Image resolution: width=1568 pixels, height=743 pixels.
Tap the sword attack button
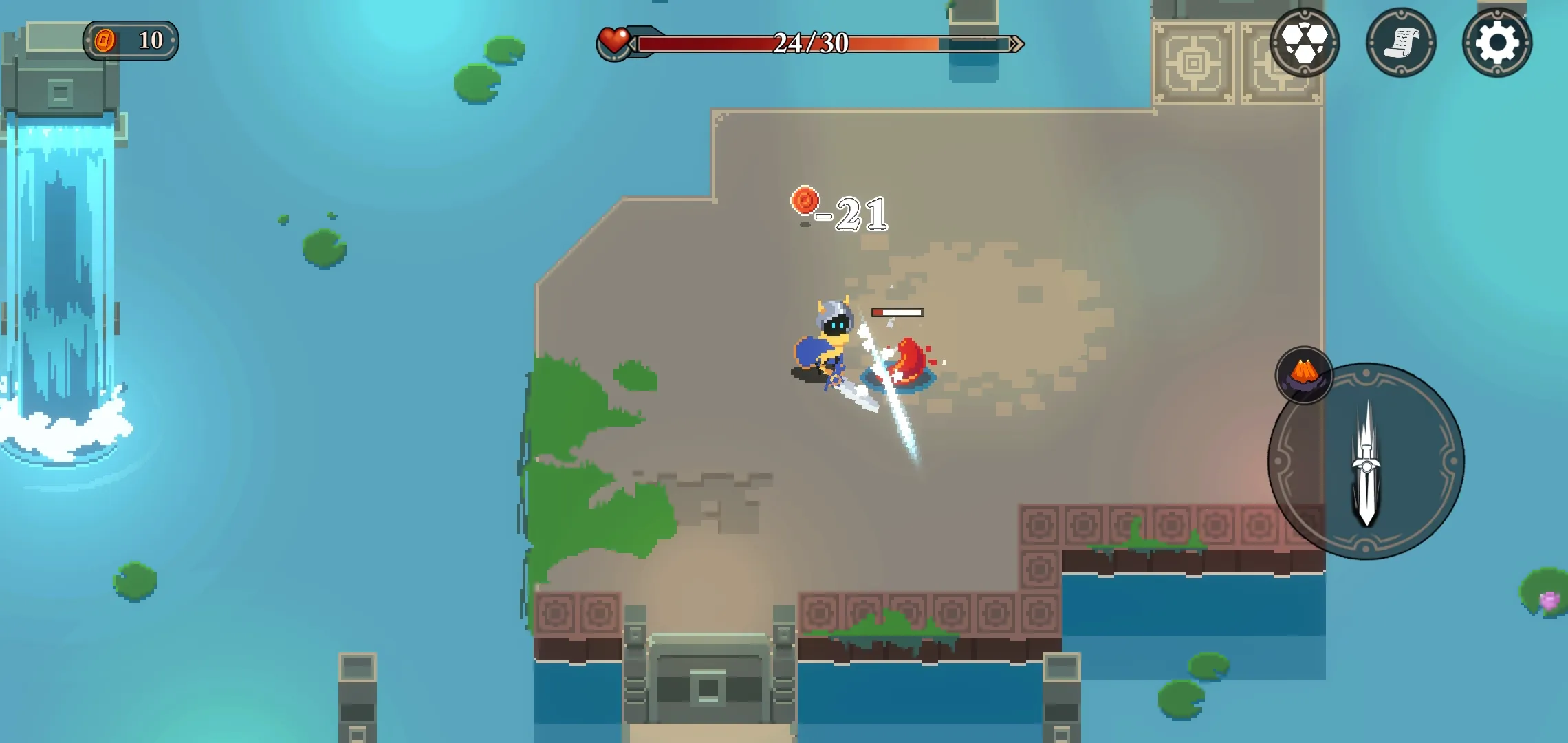1366,462
